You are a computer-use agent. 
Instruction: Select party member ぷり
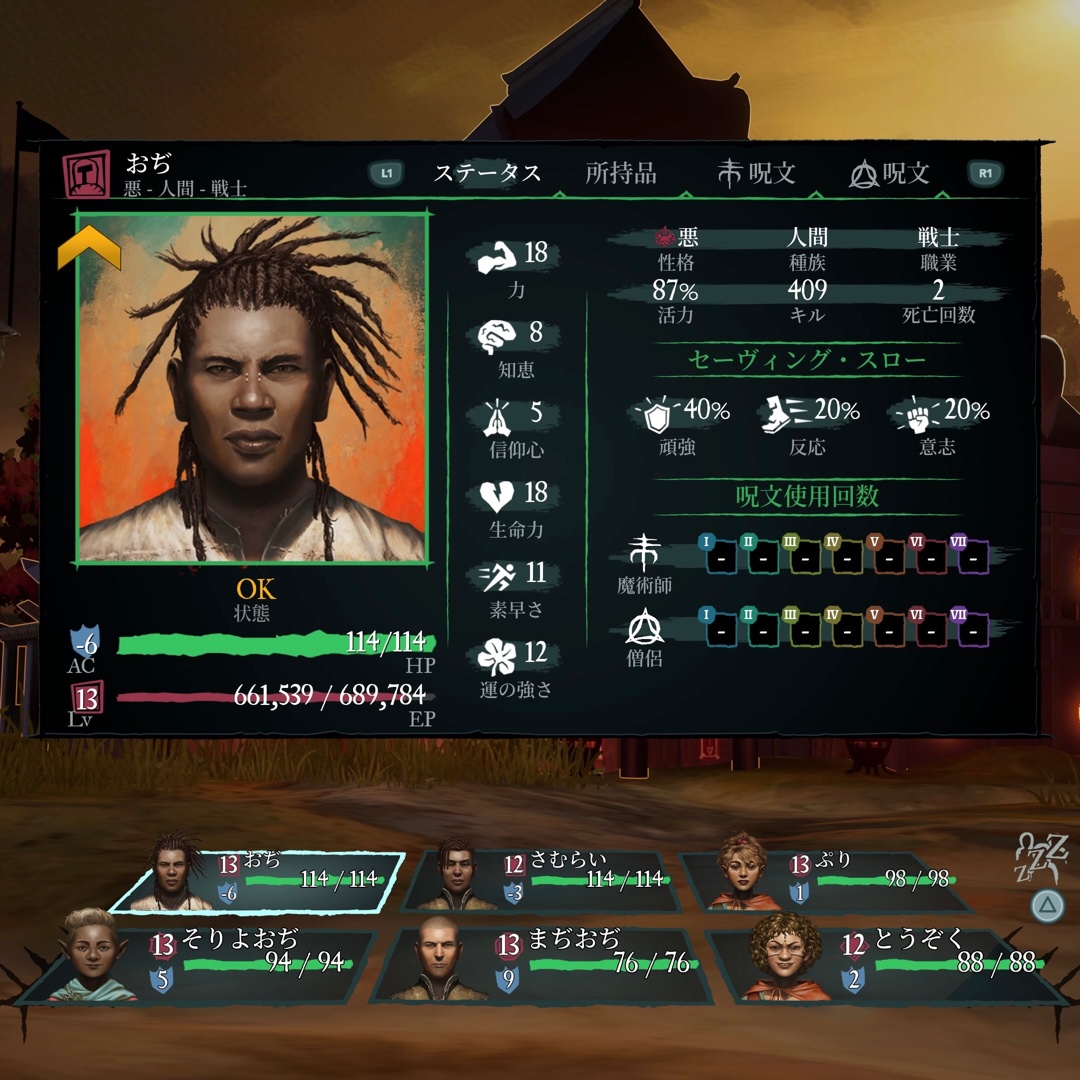coord(828,882)
